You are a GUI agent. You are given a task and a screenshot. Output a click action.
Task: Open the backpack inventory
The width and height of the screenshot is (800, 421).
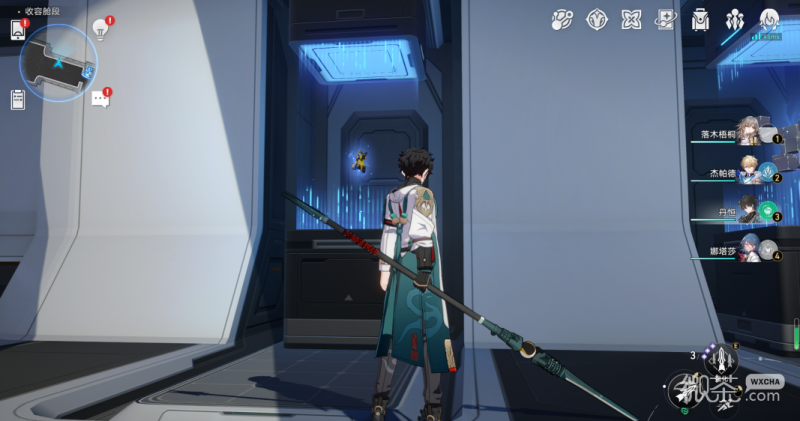click(x=700, y=19)
